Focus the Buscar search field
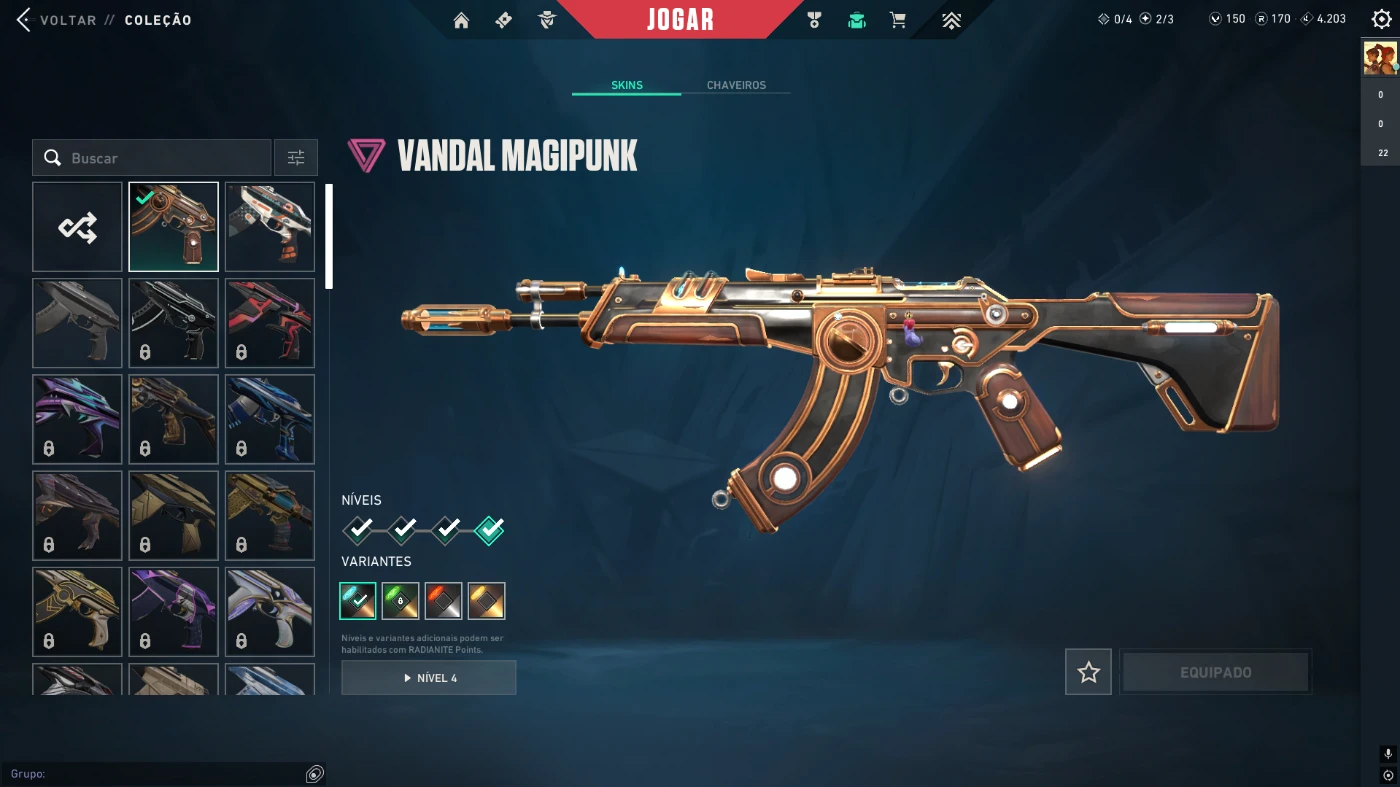Viewport: 1400px width, 787px height. click(160, 158)
